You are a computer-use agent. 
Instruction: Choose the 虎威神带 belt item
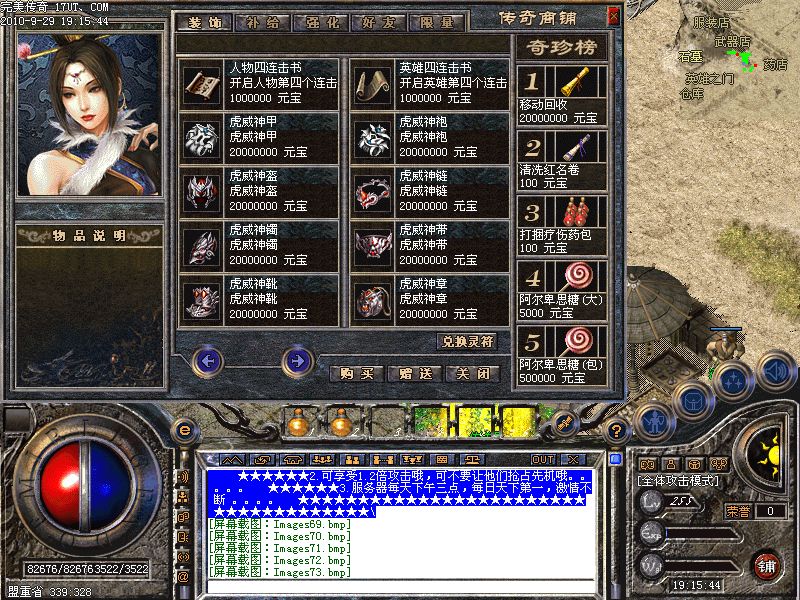coord(431,243)
